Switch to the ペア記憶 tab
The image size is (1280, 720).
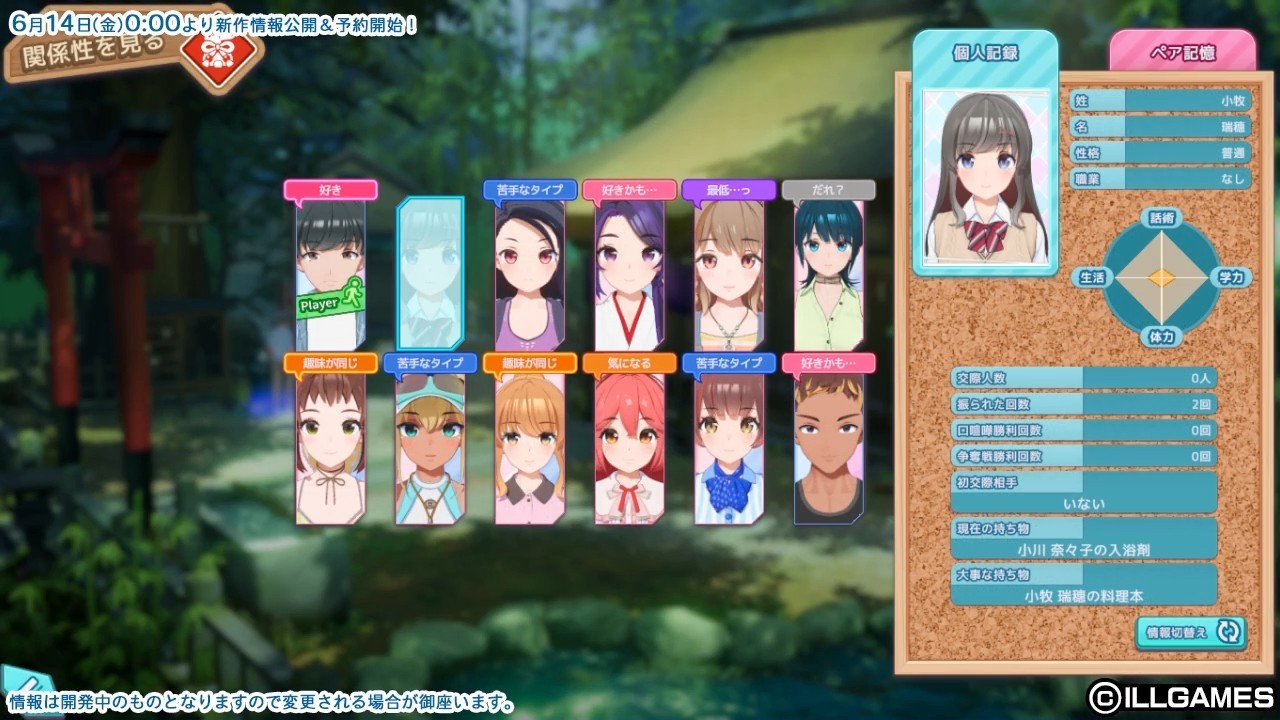(1184, 53)
